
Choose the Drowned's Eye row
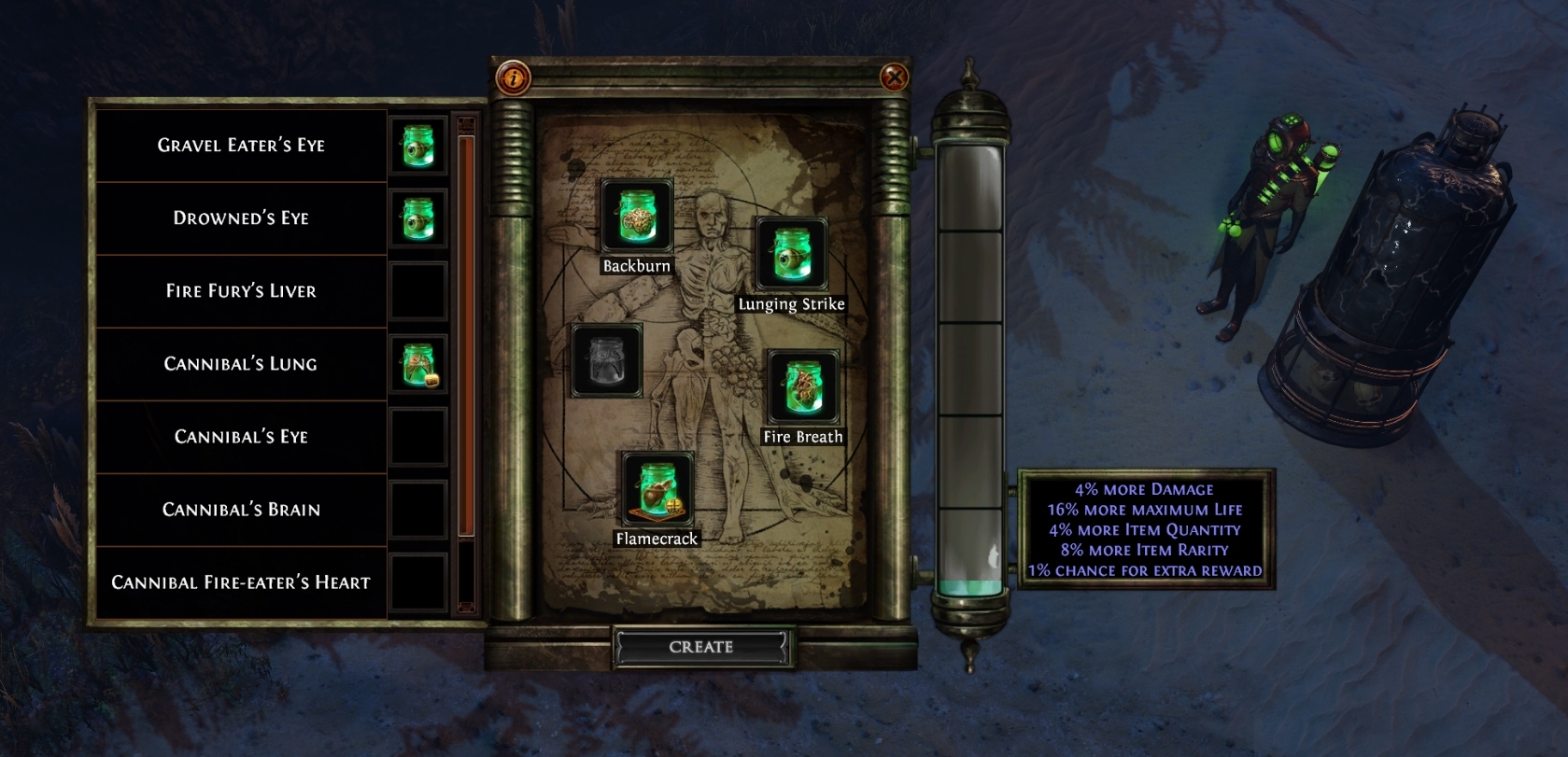(241, 218)
